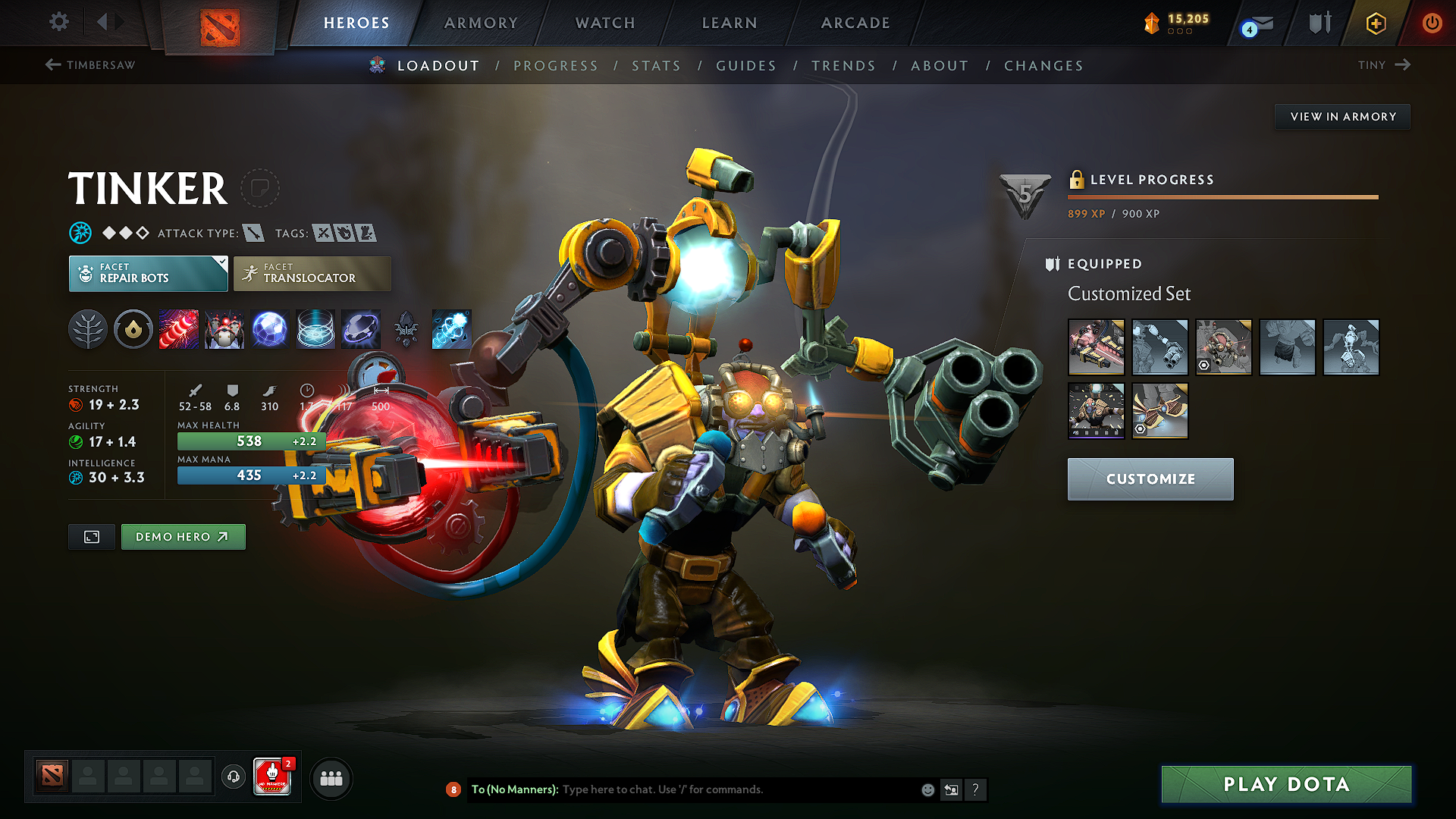
Task: Open the settings gear
Action: [x=58, y=22]
